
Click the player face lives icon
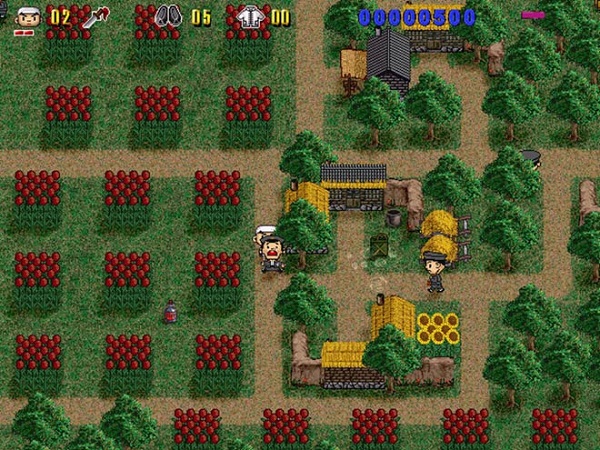[27, 18]
